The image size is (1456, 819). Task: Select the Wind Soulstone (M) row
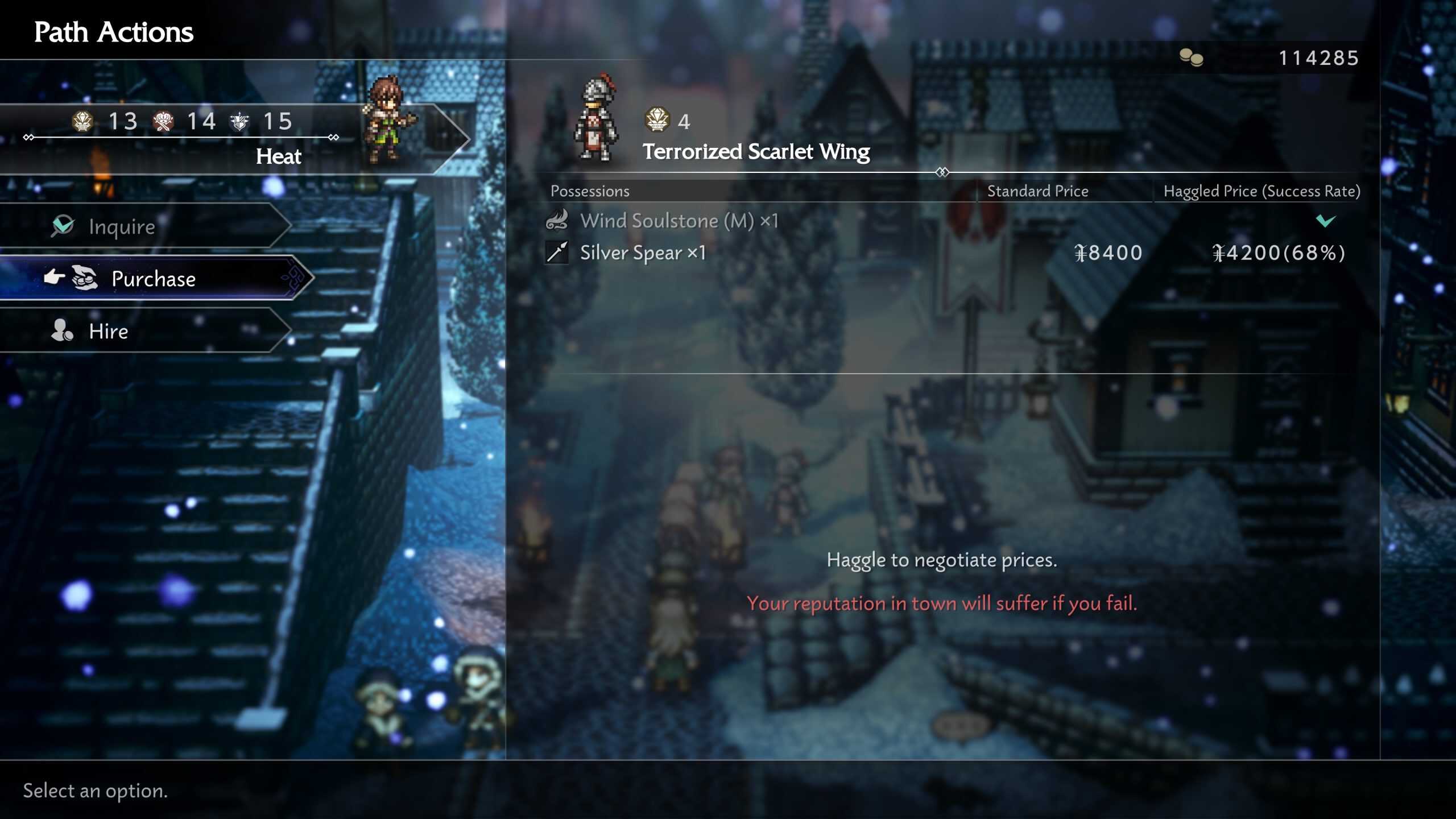tap(944, 221)
